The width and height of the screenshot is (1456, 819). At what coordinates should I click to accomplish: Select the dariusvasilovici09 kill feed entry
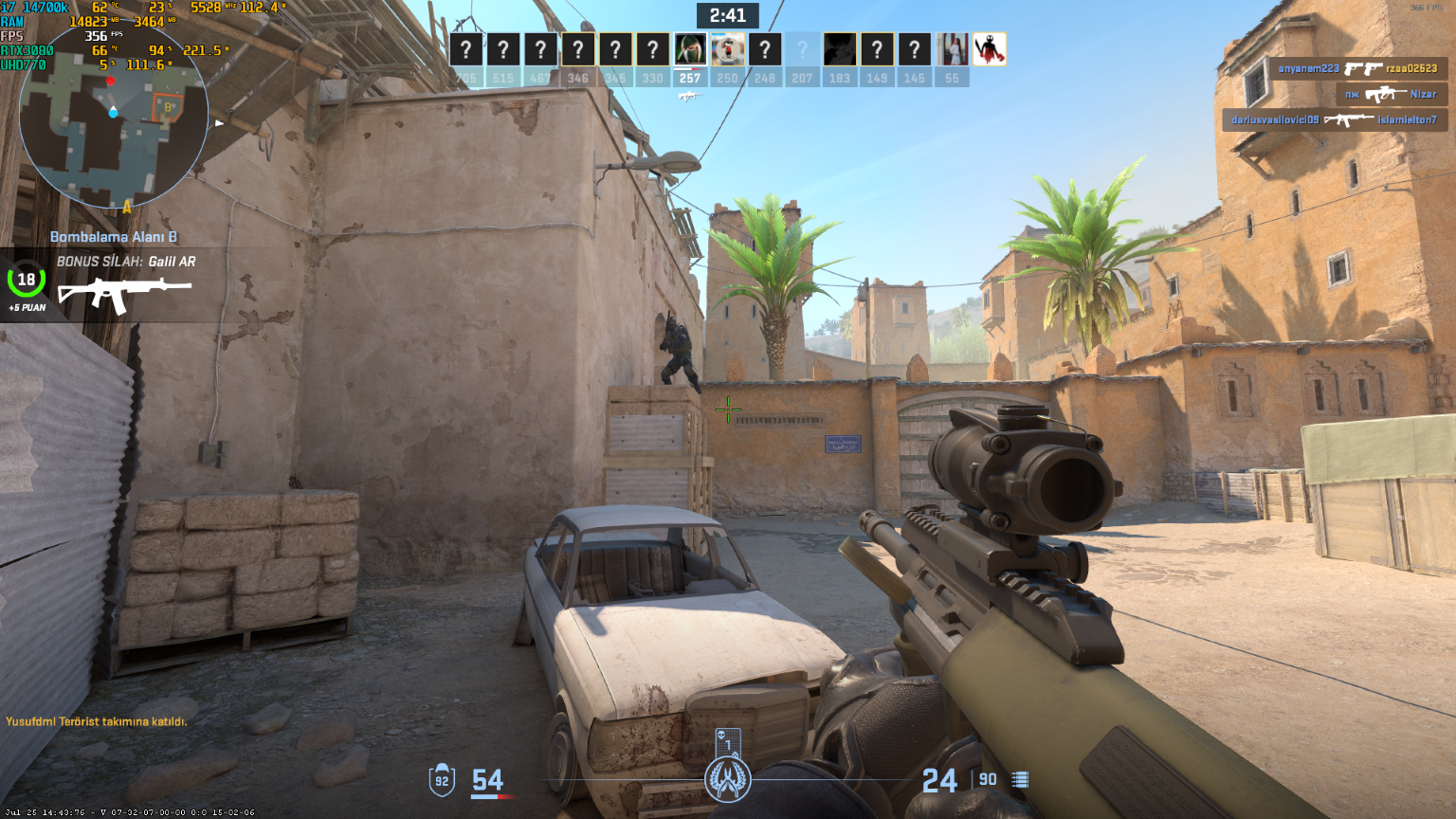point(1334,120)
